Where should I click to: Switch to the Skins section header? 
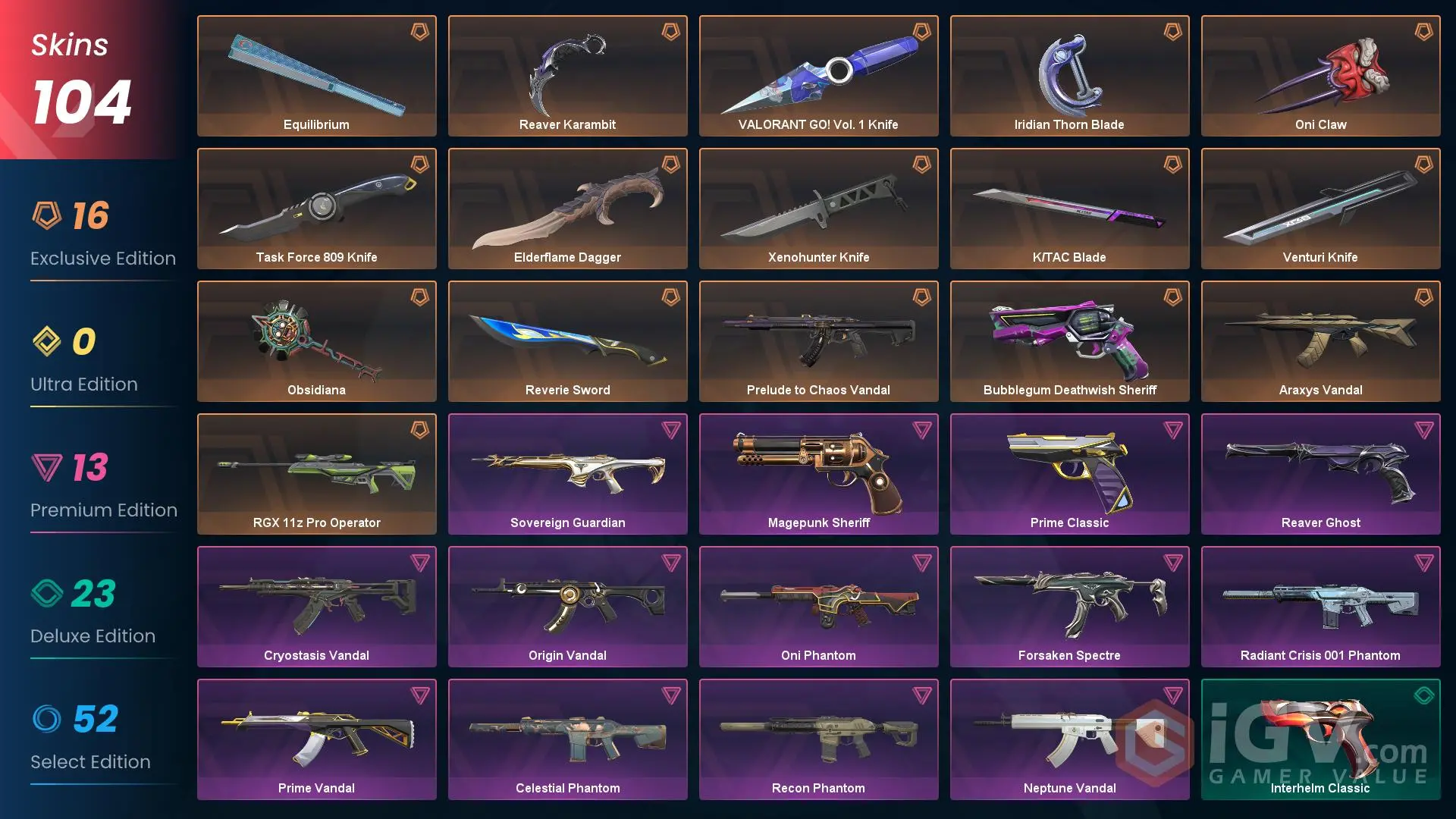point(68,45)
